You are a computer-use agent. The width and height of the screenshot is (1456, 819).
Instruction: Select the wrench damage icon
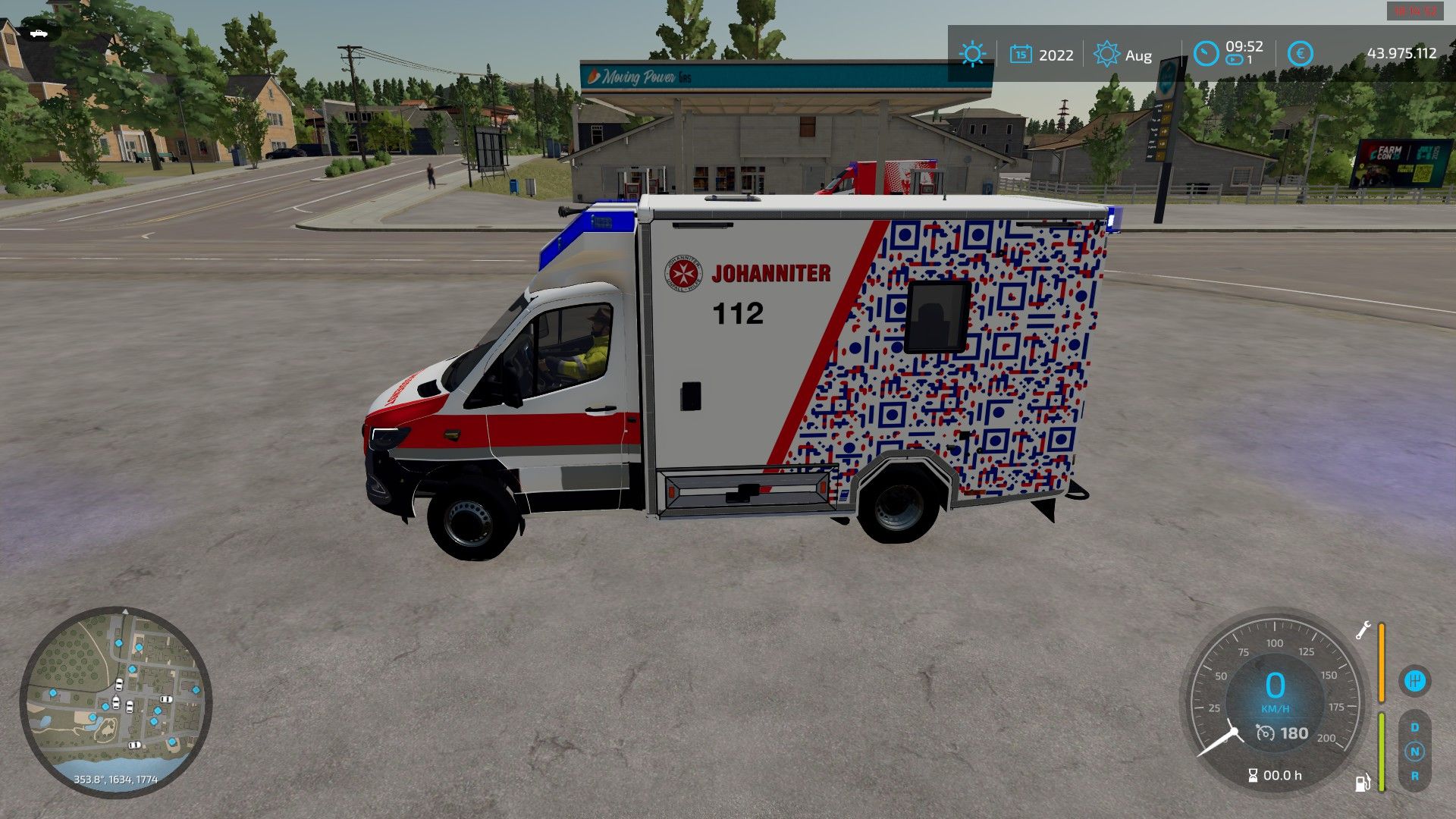[x=1363, y=630]
